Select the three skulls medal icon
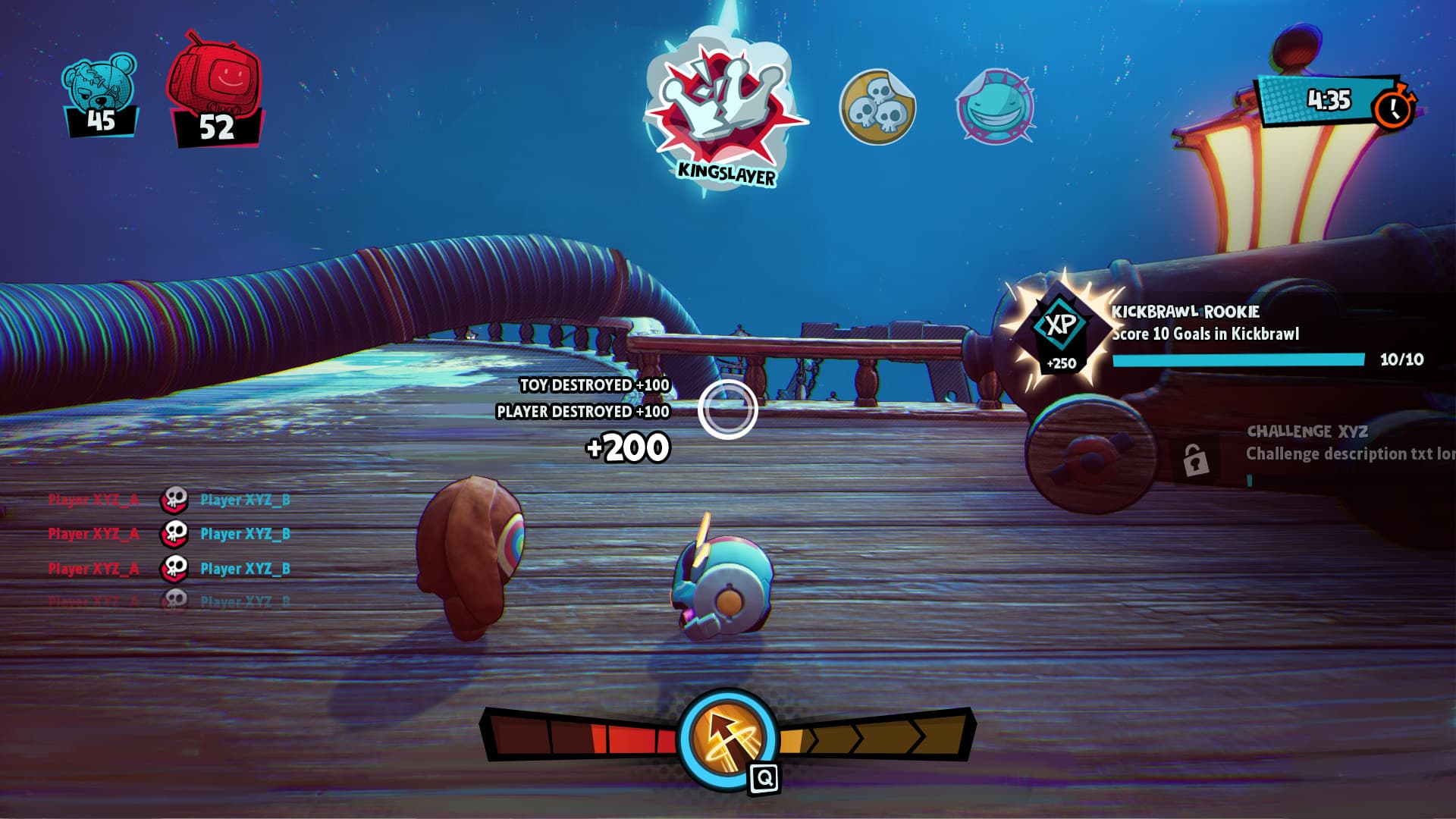The height and width of the screenshot is (819, 1456). click(x=877, y=107)
